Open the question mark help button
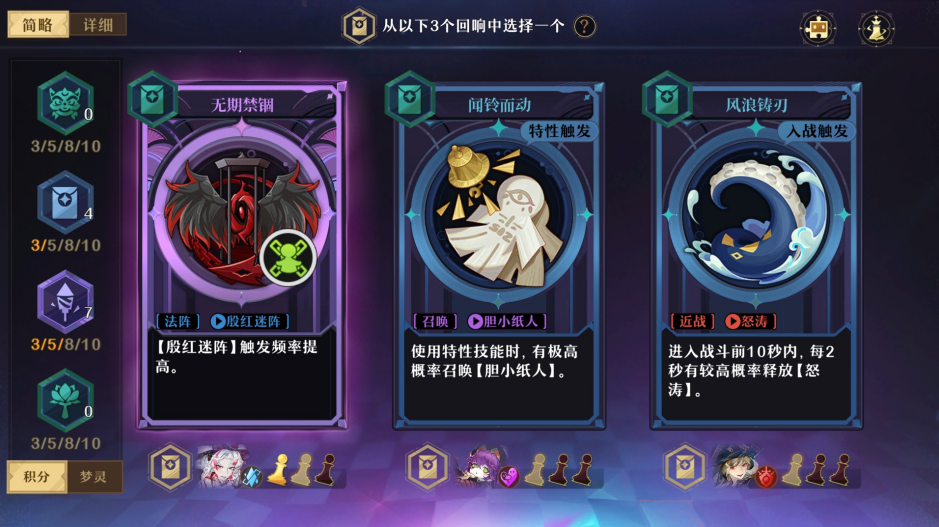The width and height of the screenshot is (939, 527). coord(585,26)
